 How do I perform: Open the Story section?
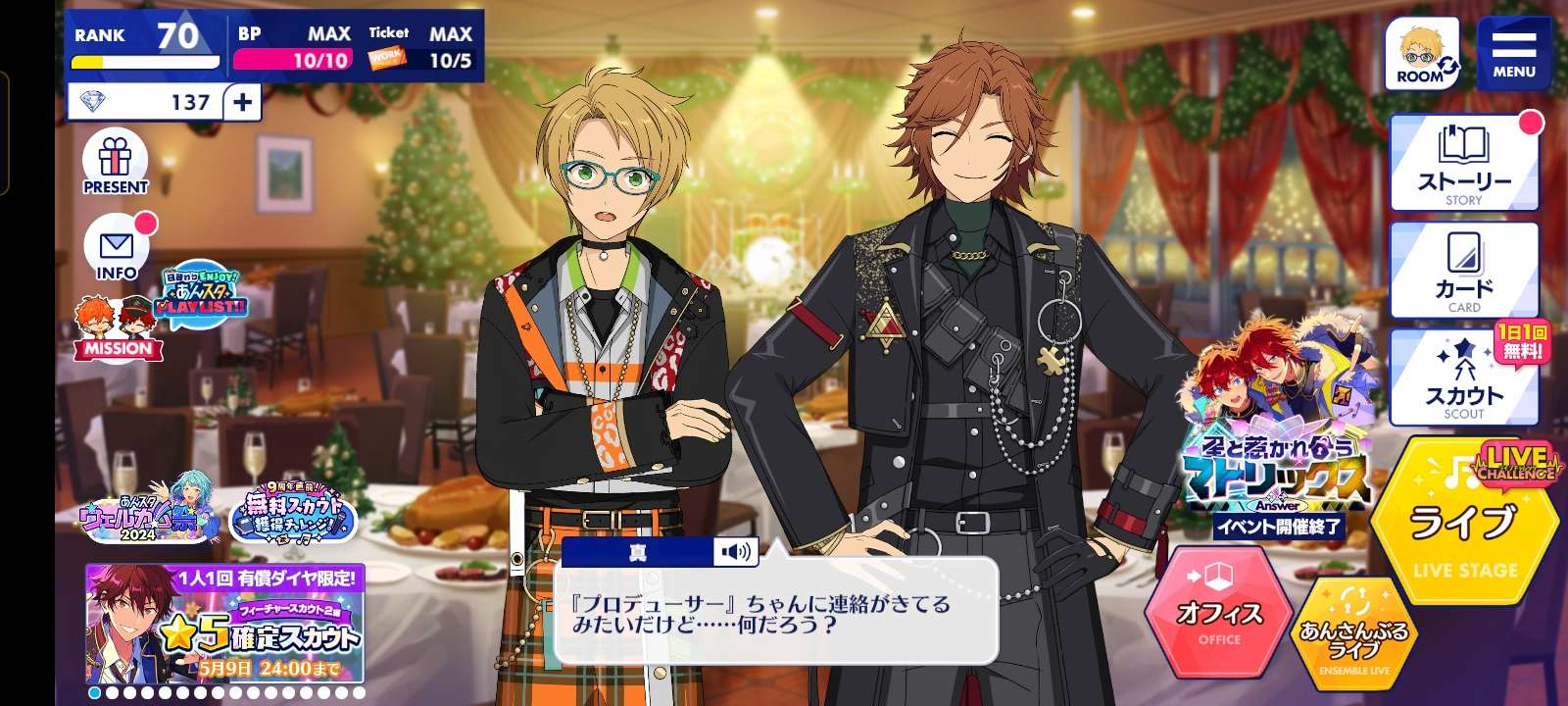[1464, 164]
